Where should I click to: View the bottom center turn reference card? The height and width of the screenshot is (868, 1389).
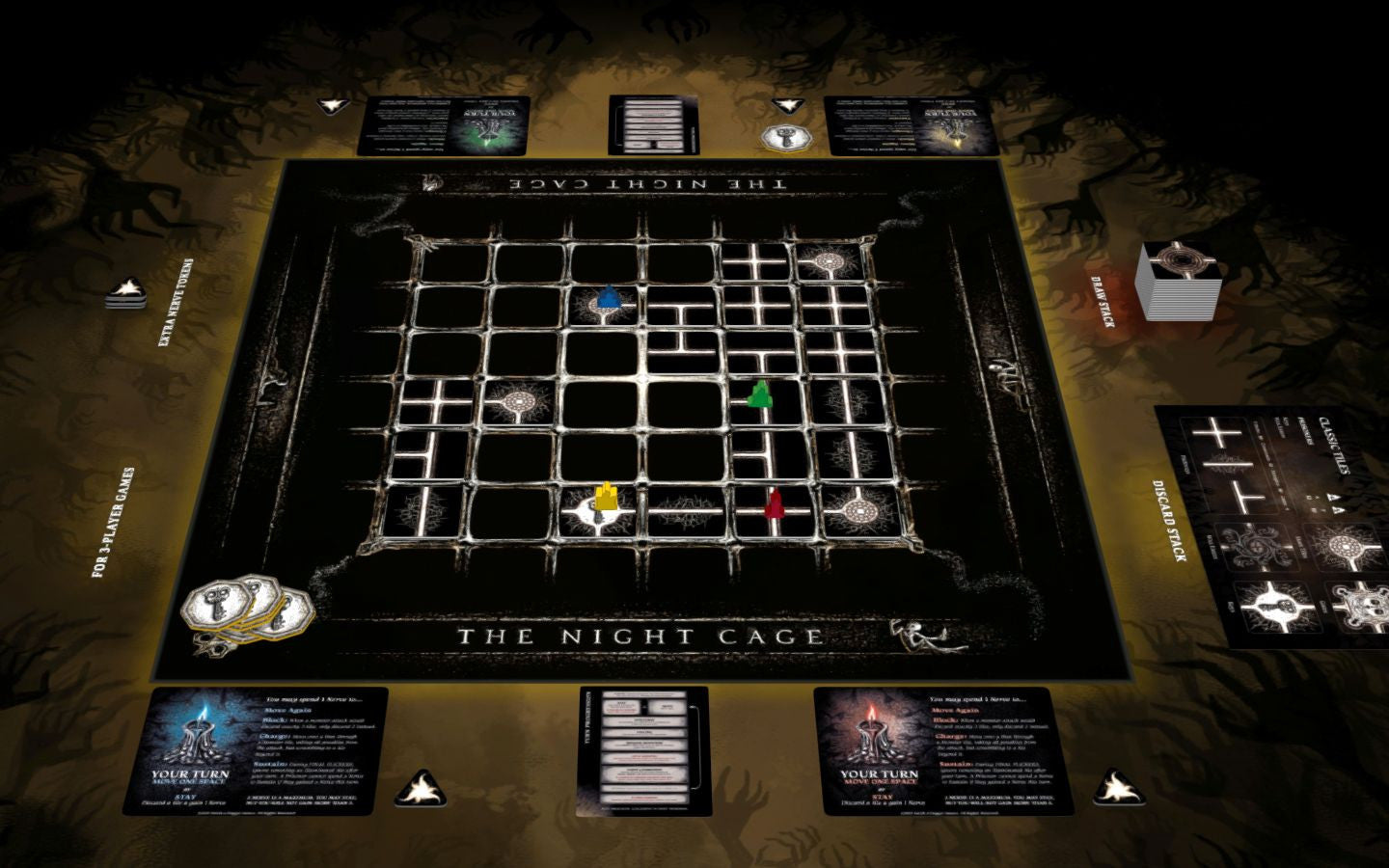[x=642, y=749]
